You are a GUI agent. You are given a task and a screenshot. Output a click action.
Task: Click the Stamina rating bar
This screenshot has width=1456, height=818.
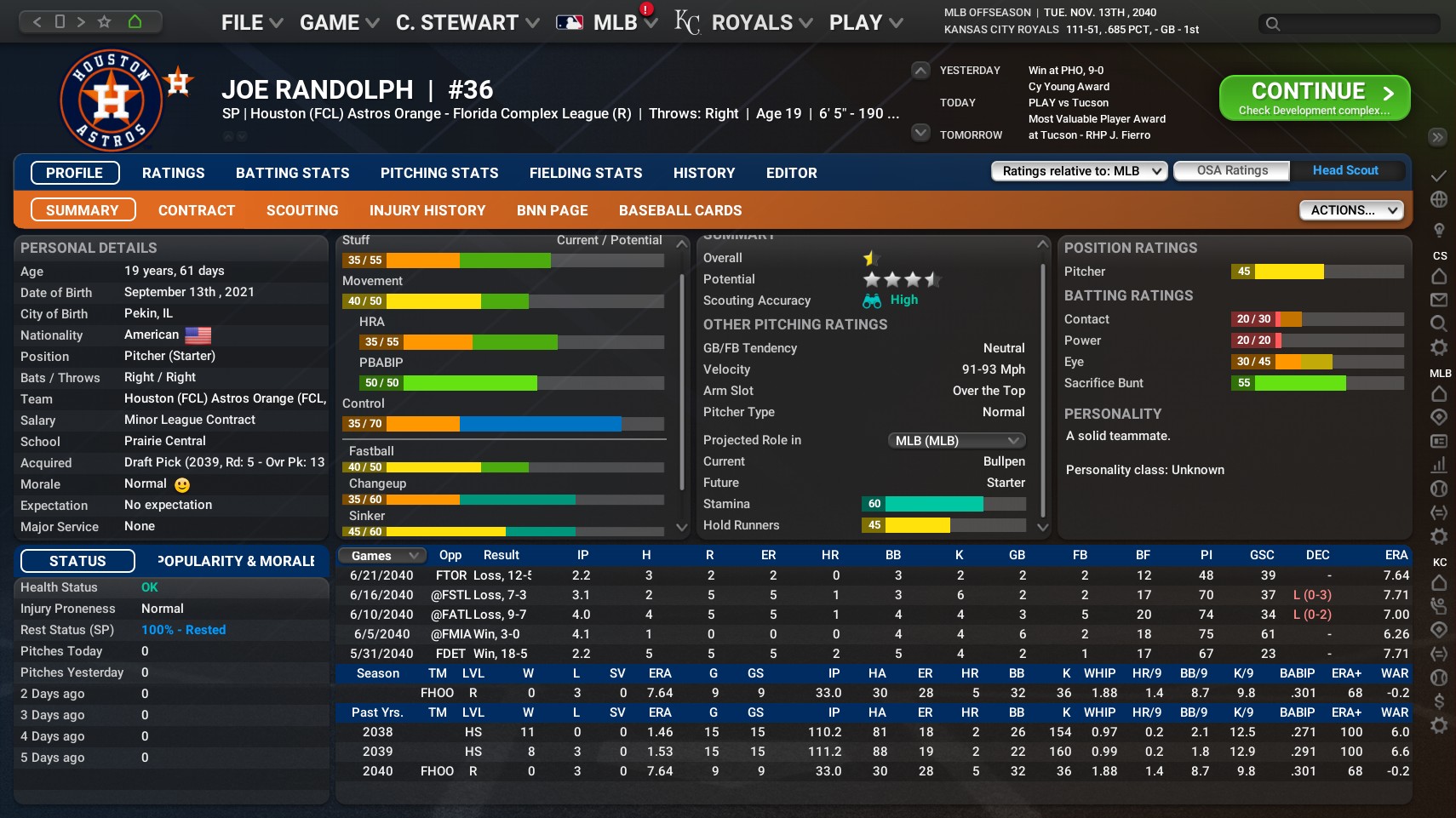pos(937,504)
